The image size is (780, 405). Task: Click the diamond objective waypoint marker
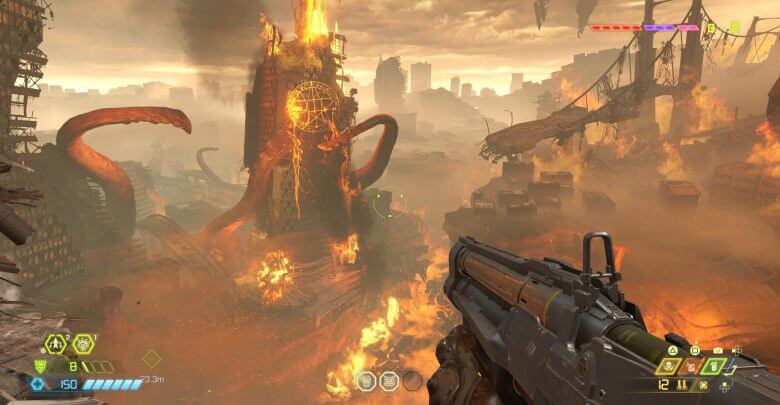point(151,357)
